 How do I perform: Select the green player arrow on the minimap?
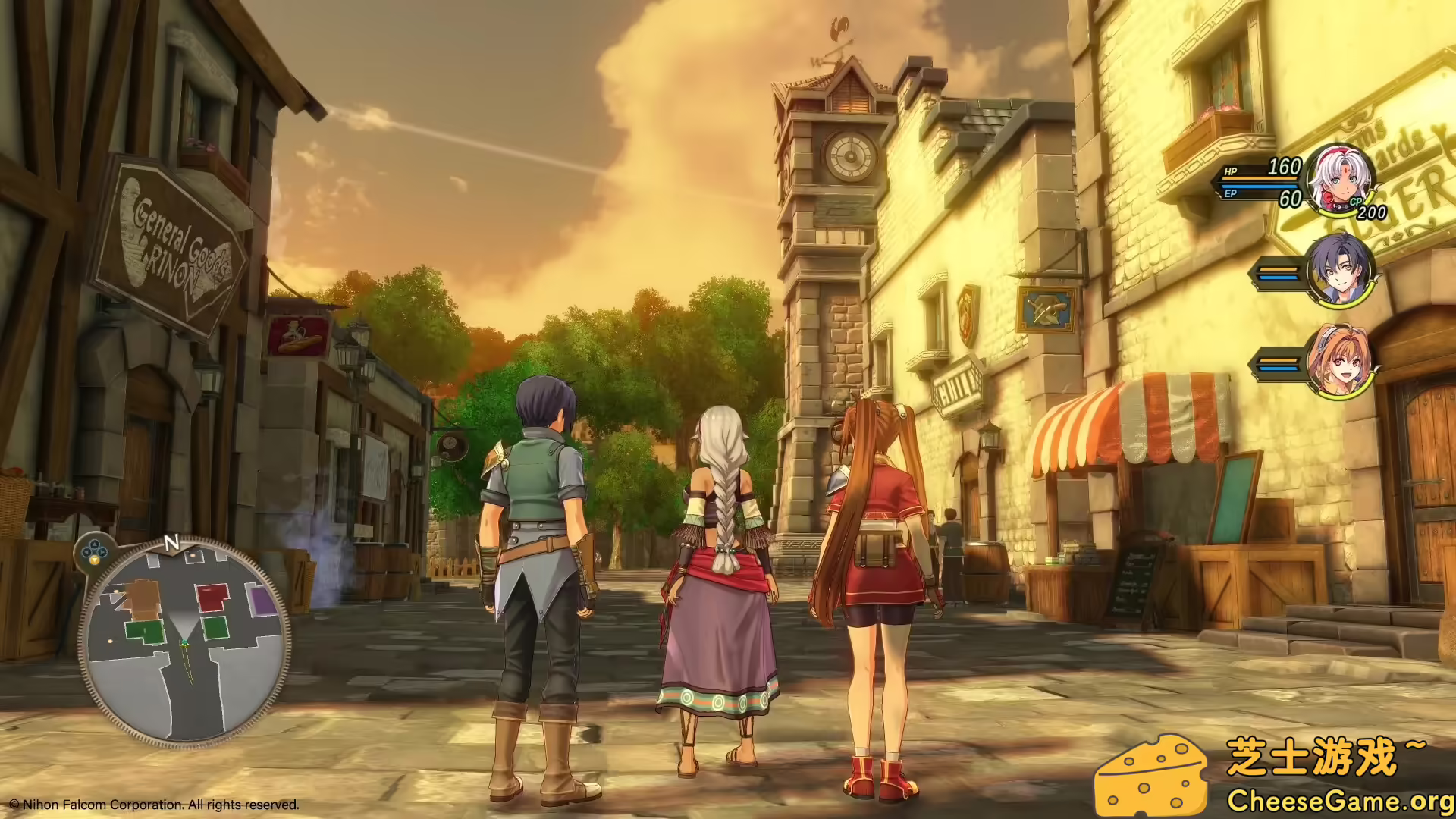(184, 642)
